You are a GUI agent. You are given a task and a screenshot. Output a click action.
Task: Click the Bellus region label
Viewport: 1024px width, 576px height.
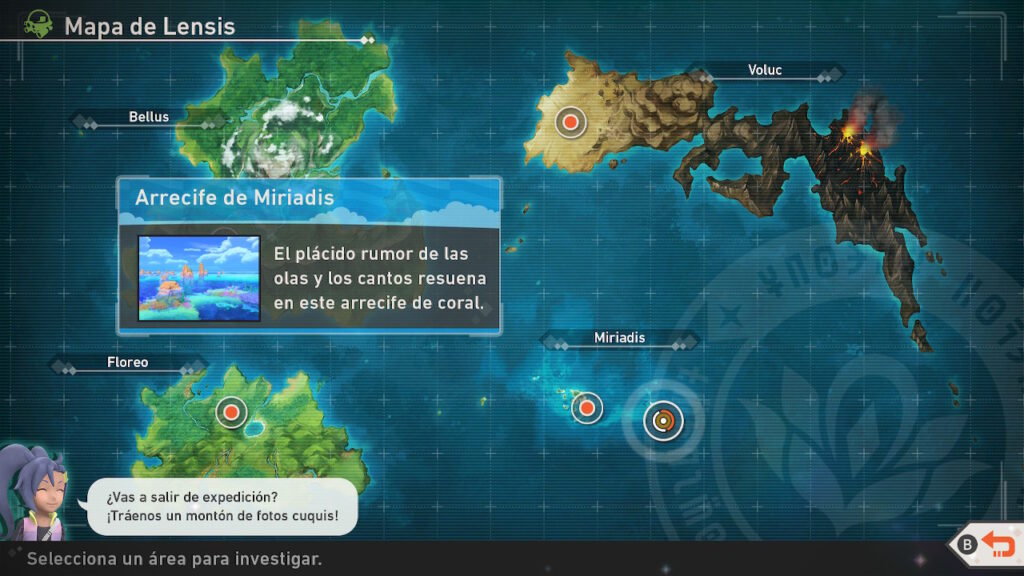tap(149, 117)
